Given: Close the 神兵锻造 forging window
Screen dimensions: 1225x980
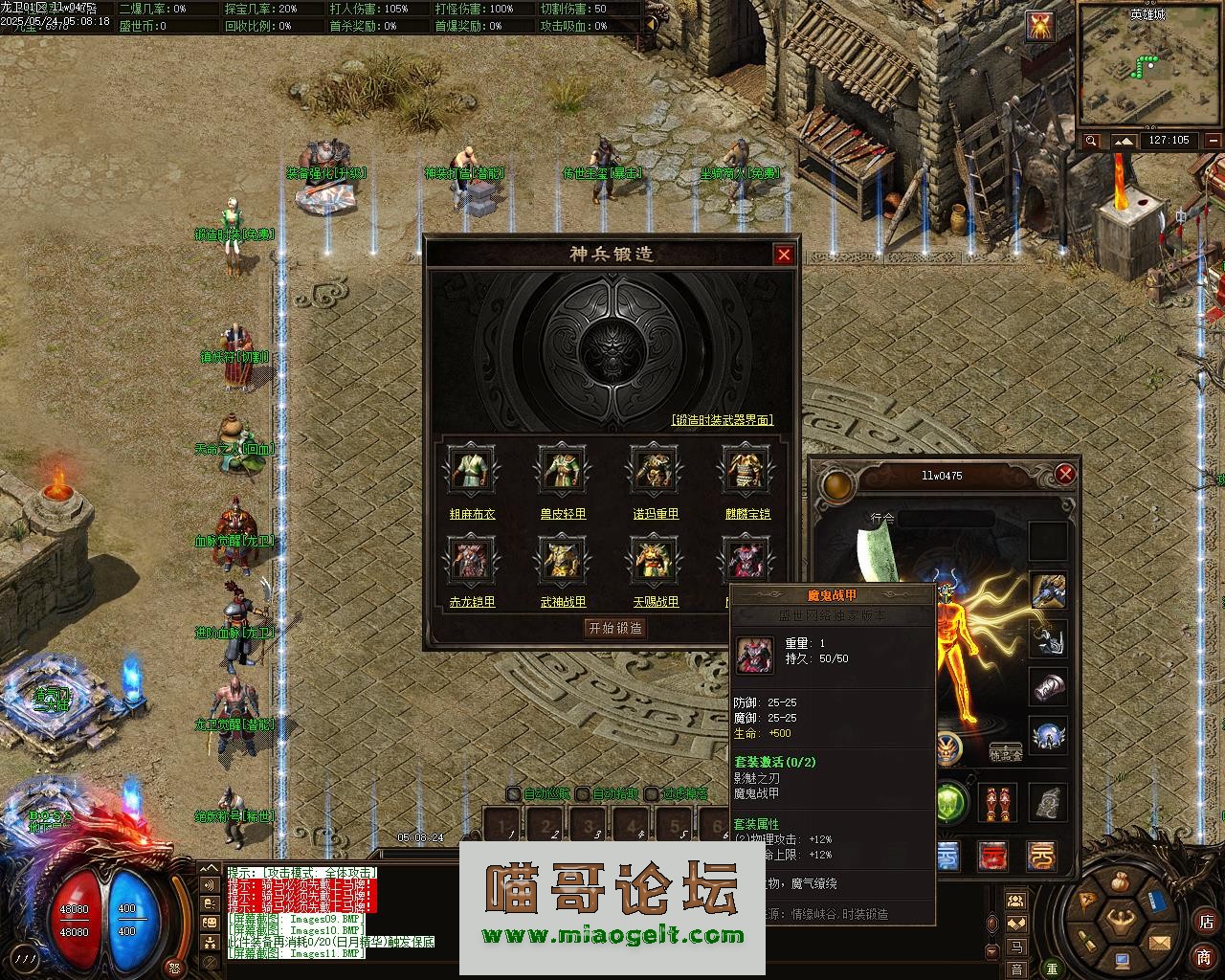Looking at the screenshot, I should pos(784,255).
